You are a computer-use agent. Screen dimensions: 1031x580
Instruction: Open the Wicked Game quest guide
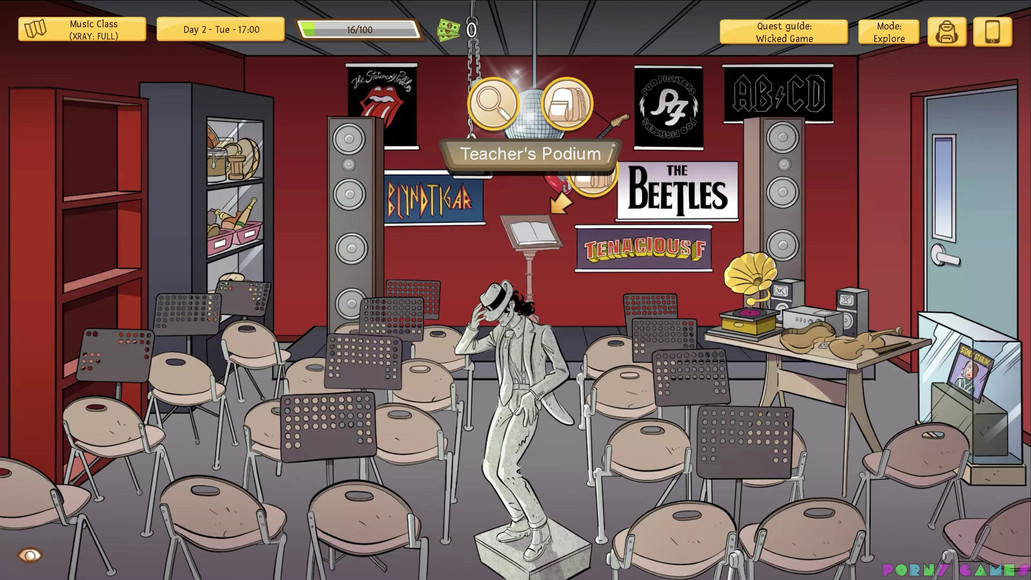(x=784, y=32)
